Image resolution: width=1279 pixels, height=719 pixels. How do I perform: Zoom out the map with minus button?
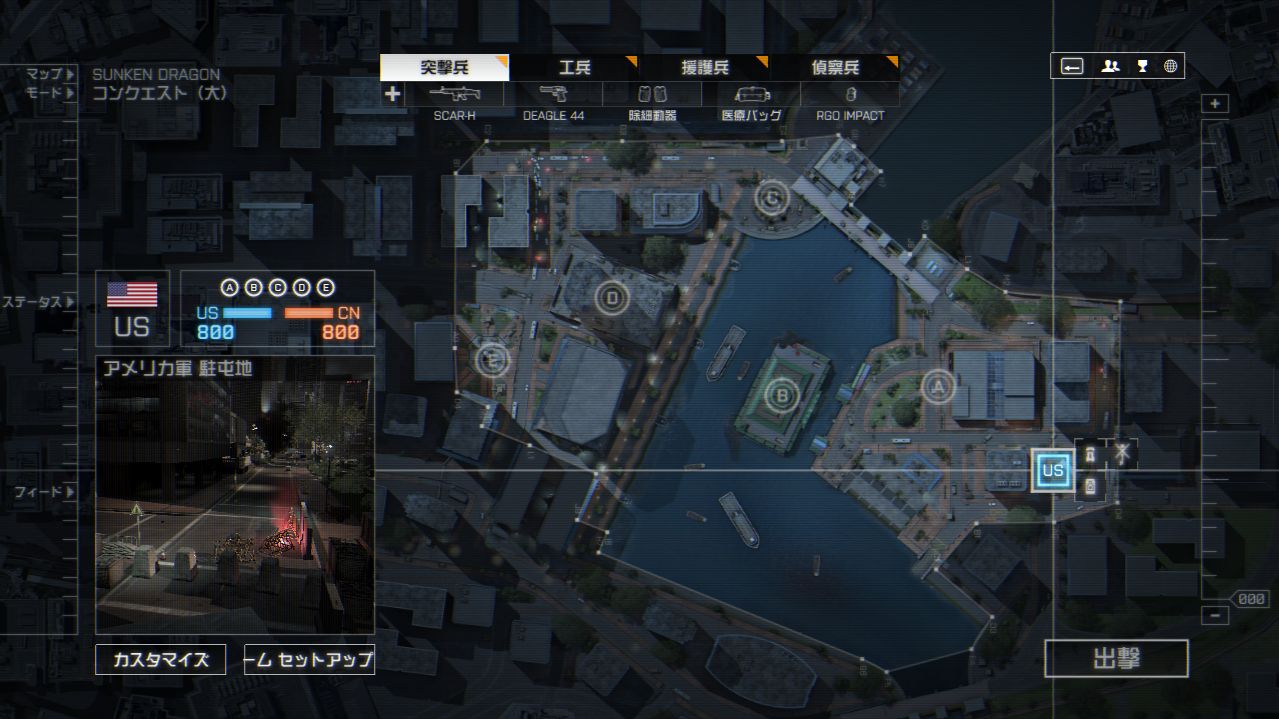tap(1215, 616)
